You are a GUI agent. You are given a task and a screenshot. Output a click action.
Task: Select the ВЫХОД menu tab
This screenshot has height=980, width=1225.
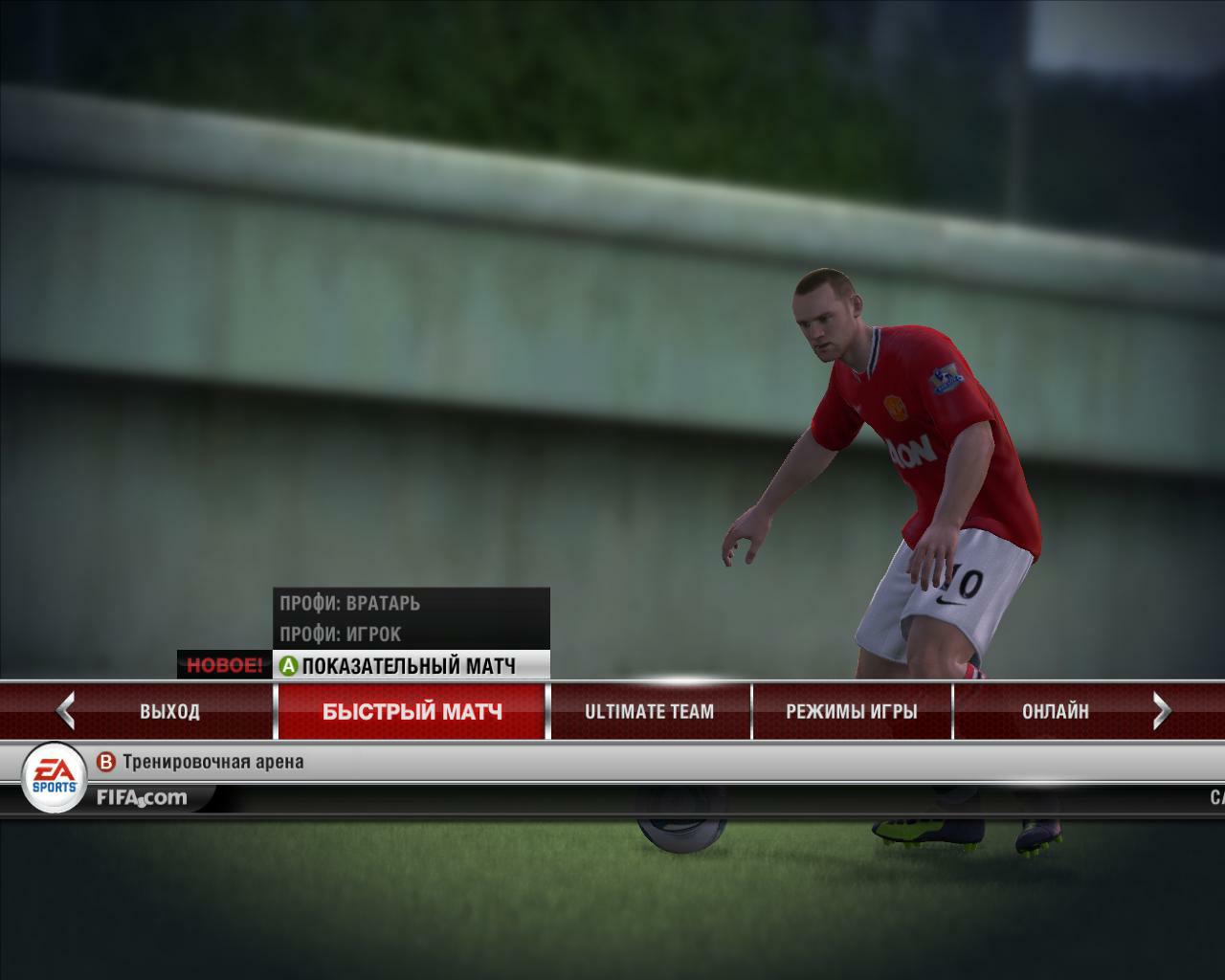[169, 711]
